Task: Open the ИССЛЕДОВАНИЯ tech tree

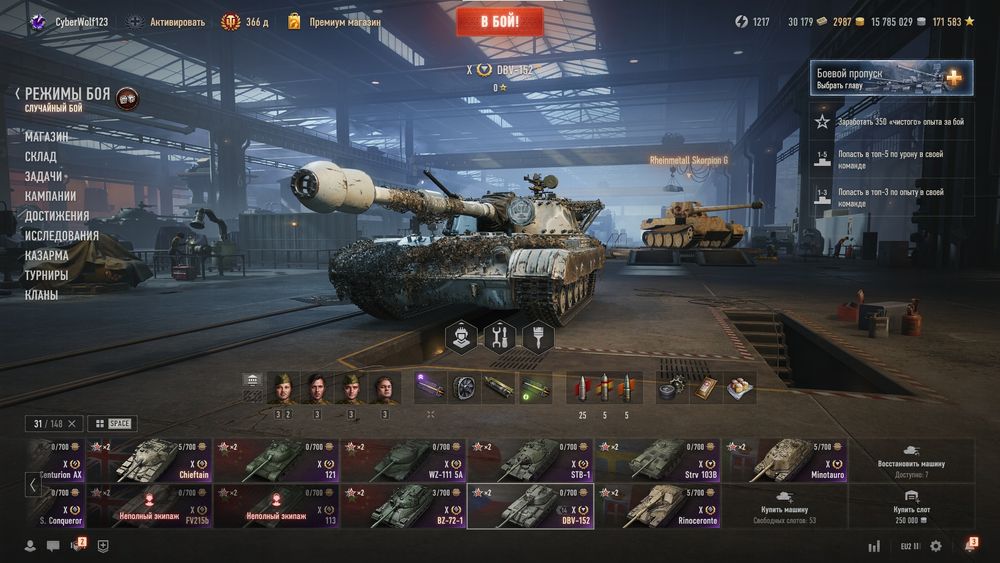Action: [x=62, y=236]
